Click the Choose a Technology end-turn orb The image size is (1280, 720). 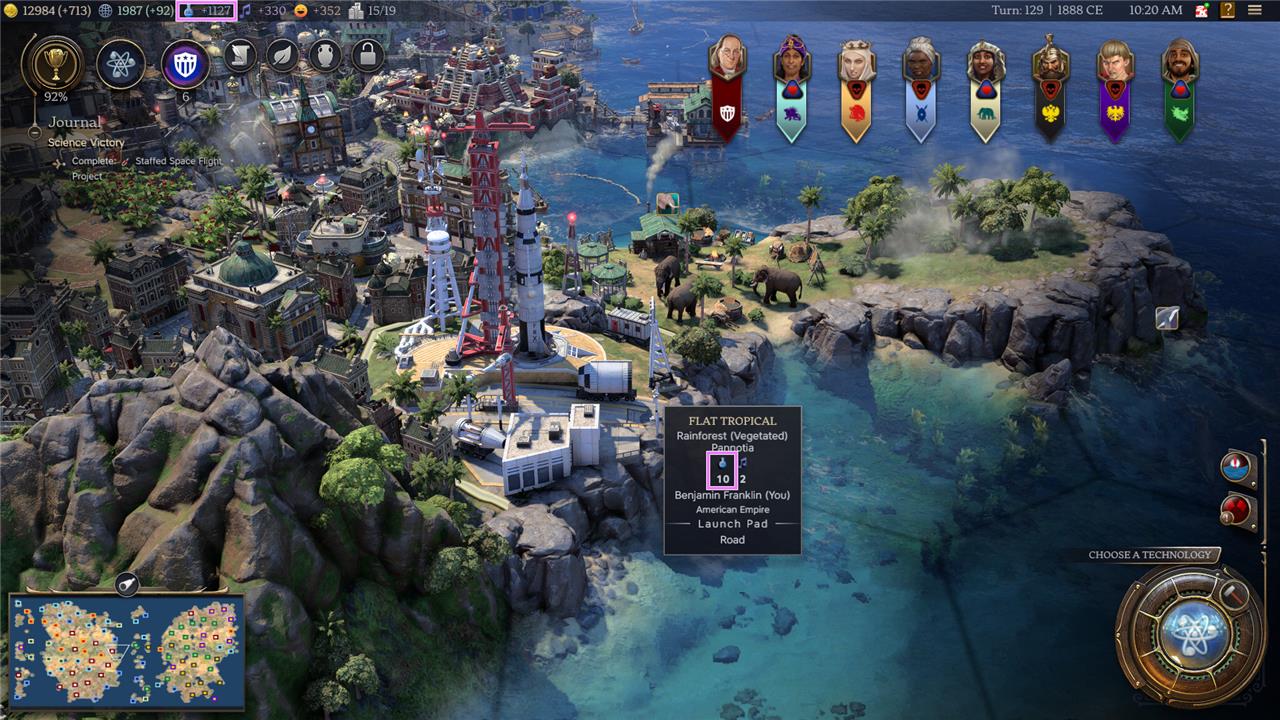pyautogui.click(x=1190, y=634)
